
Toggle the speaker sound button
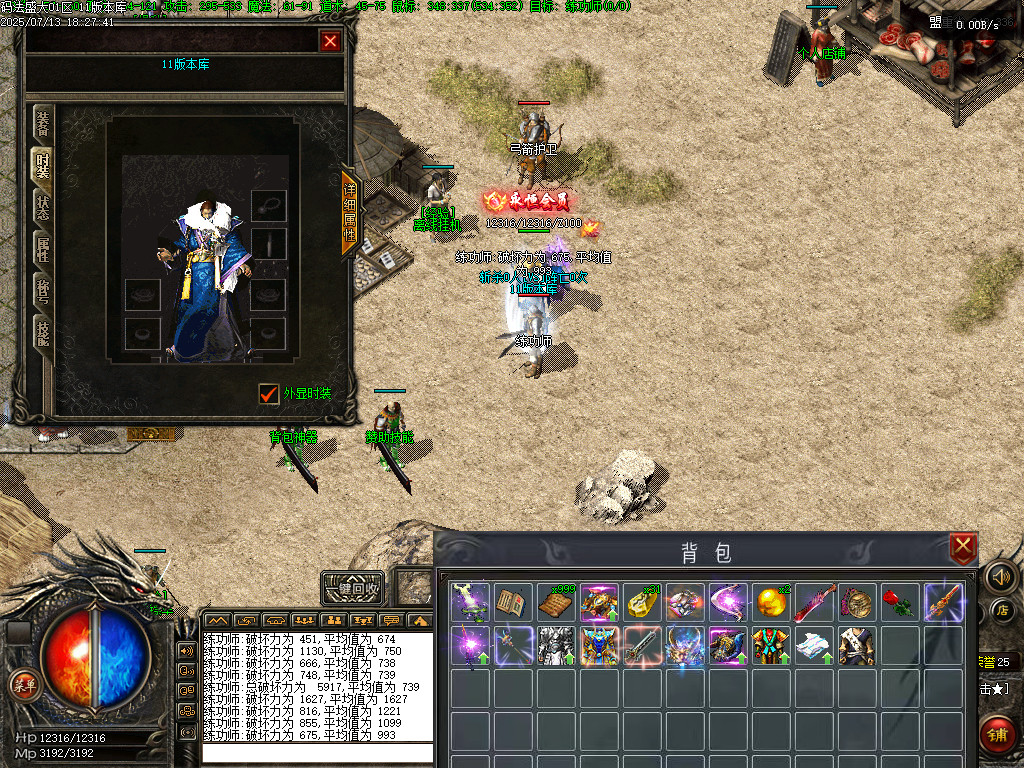(x=999, y=576)
